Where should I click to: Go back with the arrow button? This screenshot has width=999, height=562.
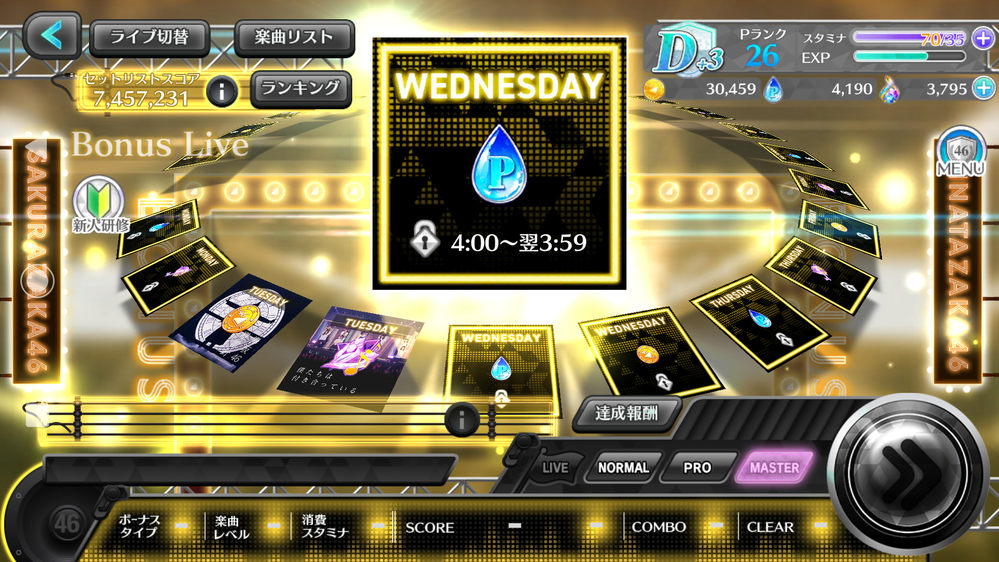52,36
